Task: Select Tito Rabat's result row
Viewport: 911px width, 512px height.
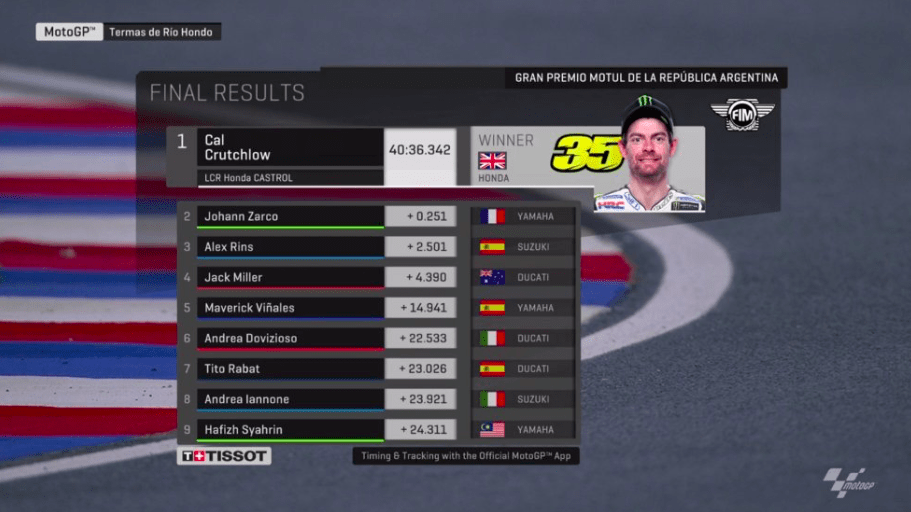Action: (292, 369)
